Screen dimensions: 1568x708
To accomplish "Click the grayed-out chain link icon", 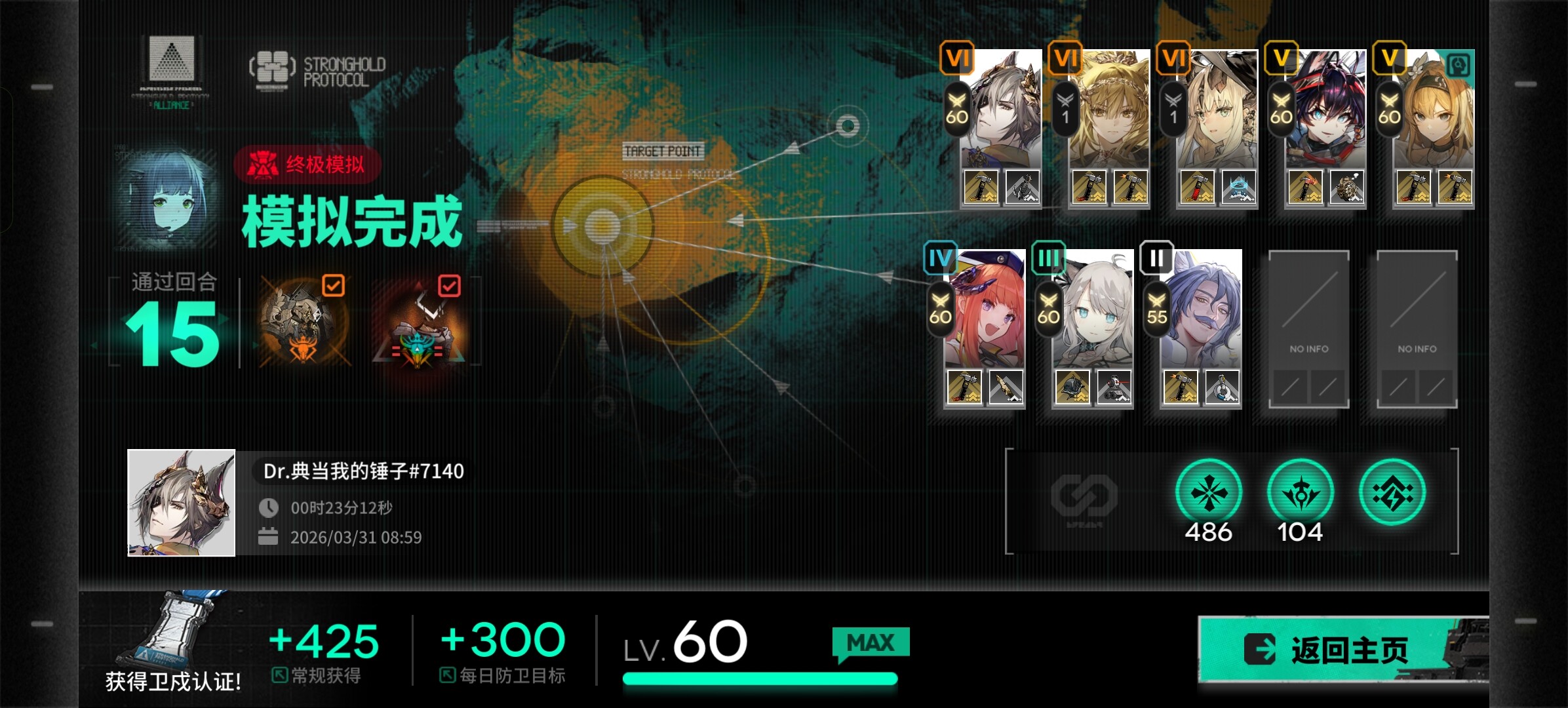I will point(1084,496).
